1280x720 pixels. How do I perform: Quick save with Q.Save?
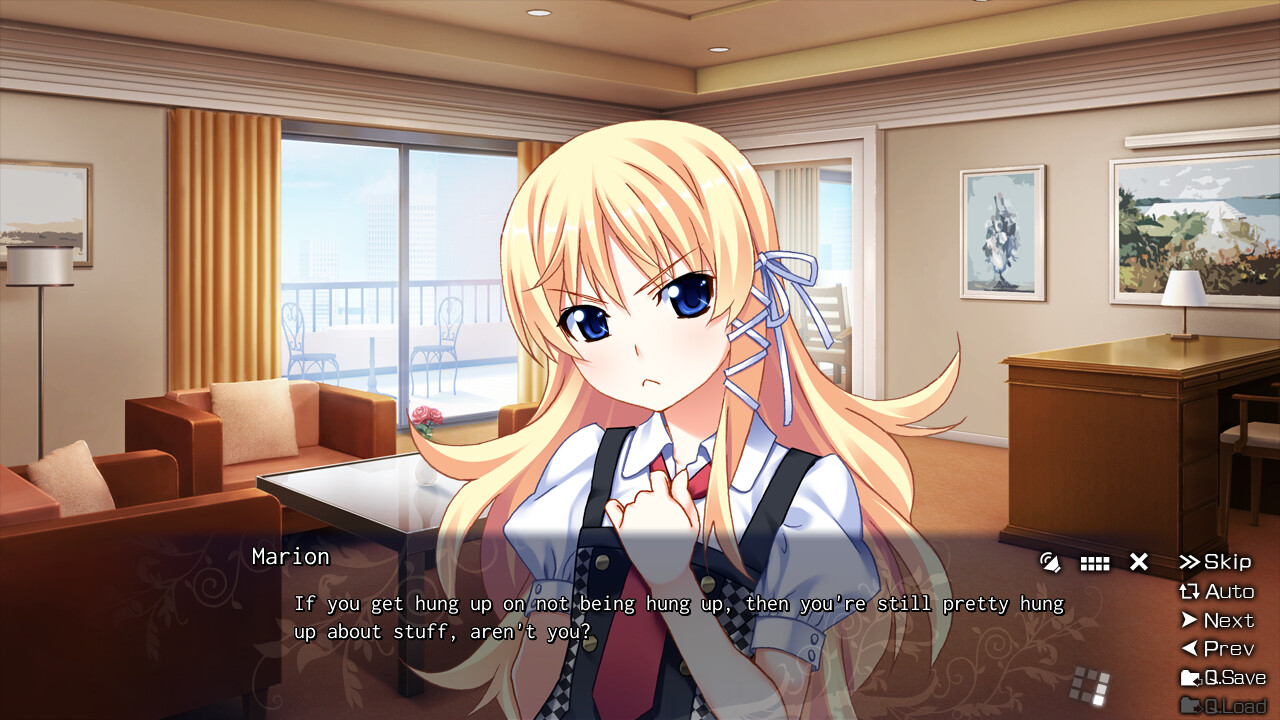point(1222,677)
